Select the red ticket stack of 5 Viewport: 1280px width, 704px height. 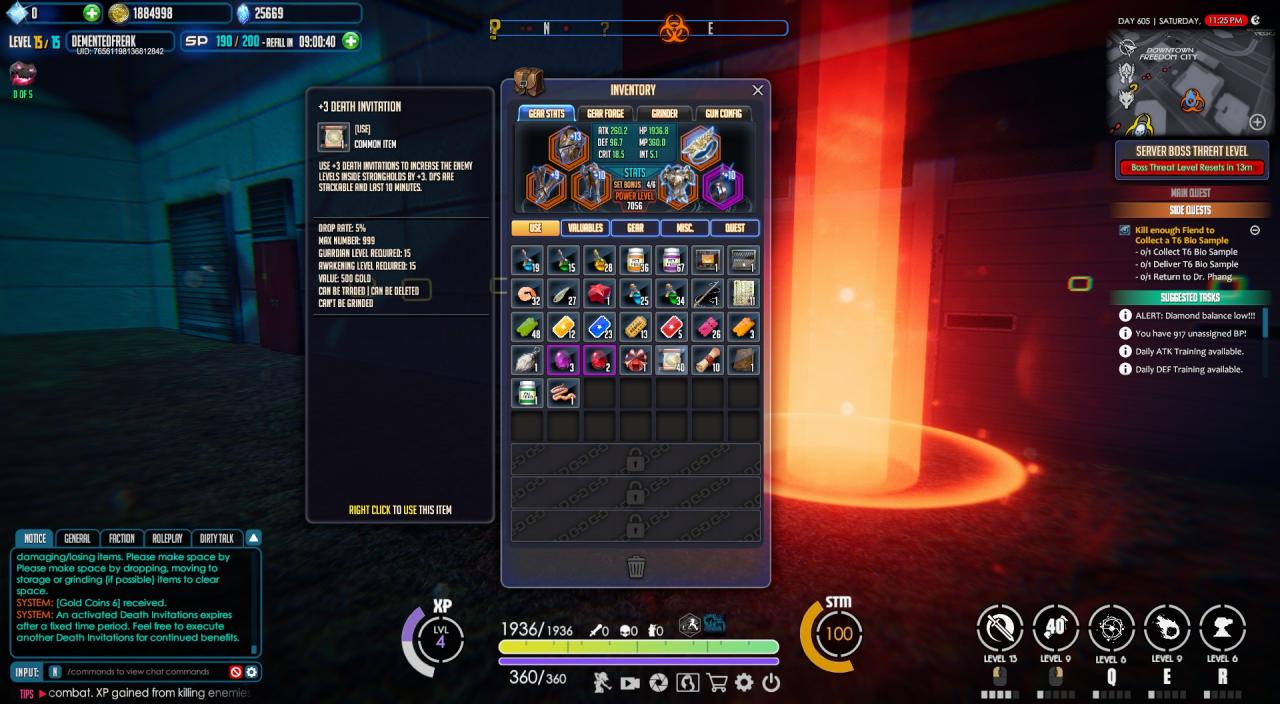670,326
